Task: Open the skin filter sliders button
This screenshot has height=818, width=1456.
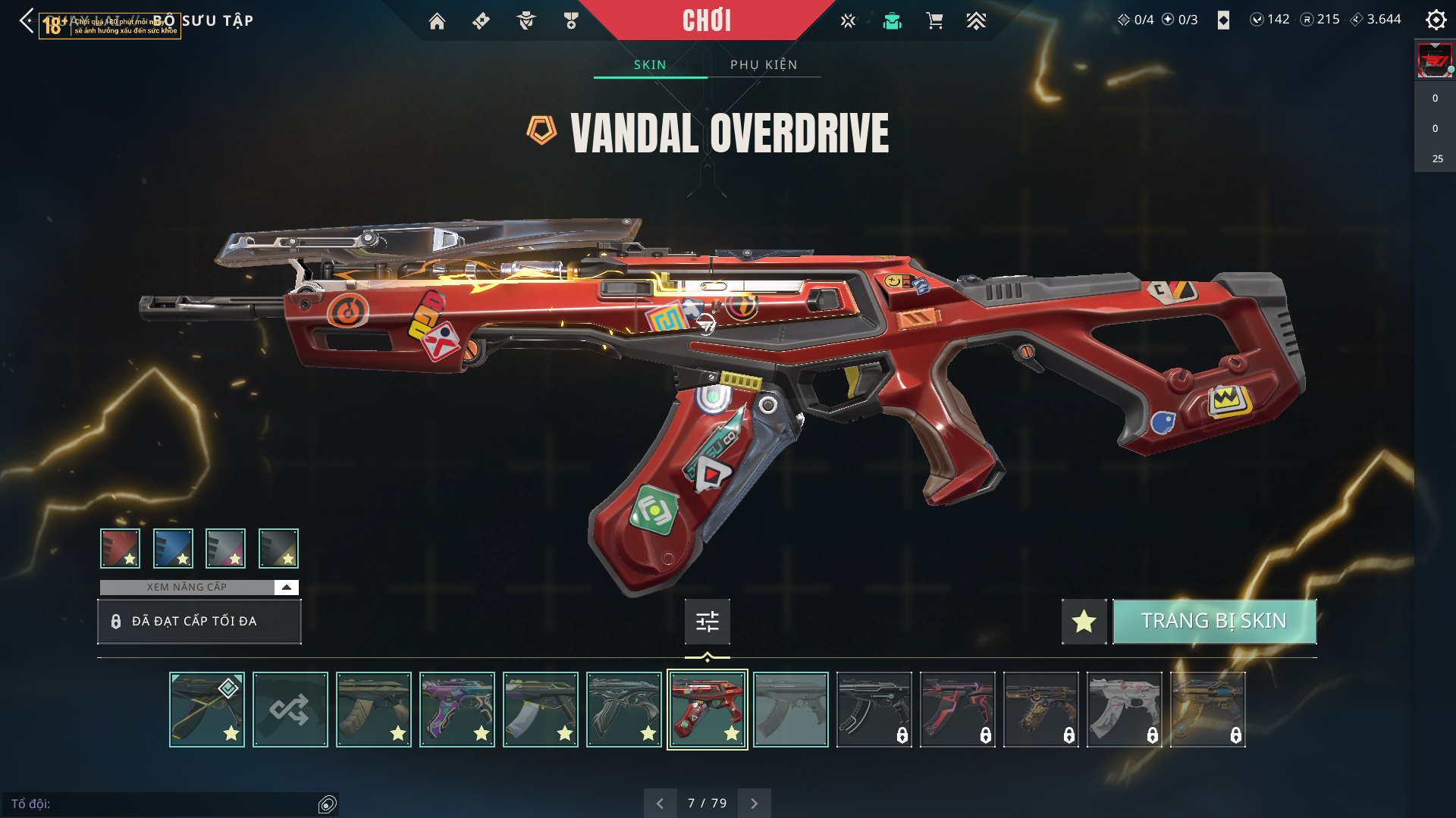Action: (707, 622)
